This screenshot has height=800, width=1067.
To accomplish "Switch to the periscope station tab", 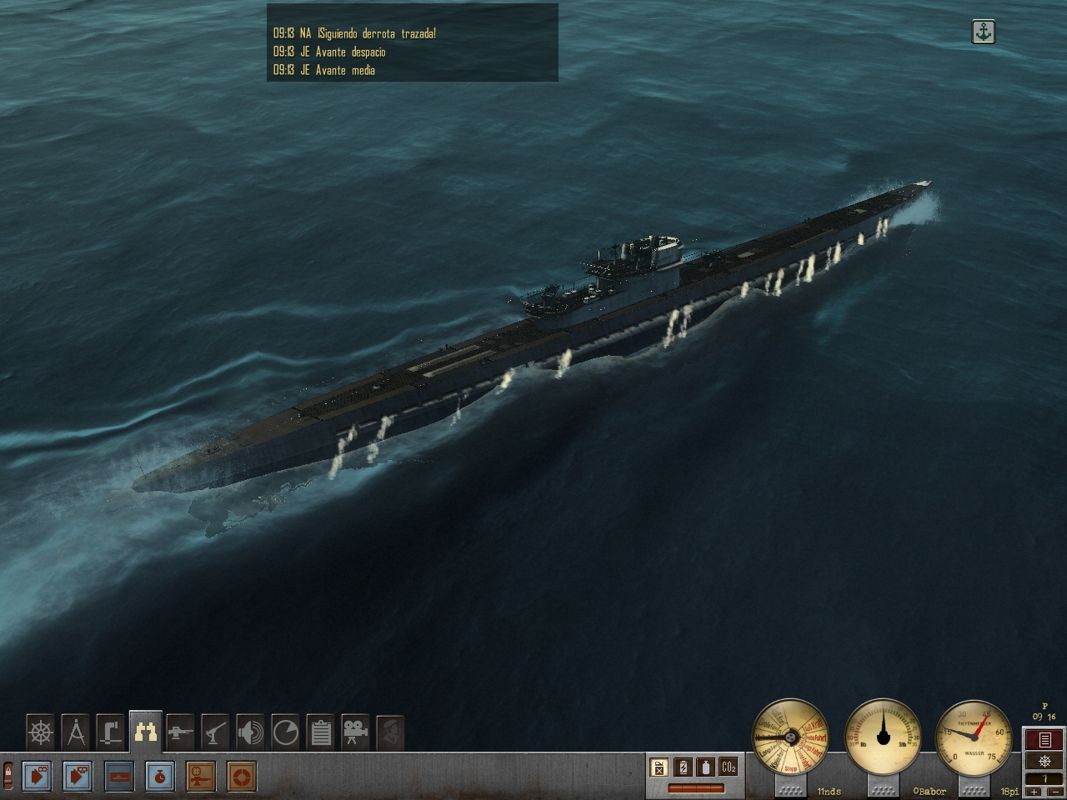I will (x=110, y=732).
